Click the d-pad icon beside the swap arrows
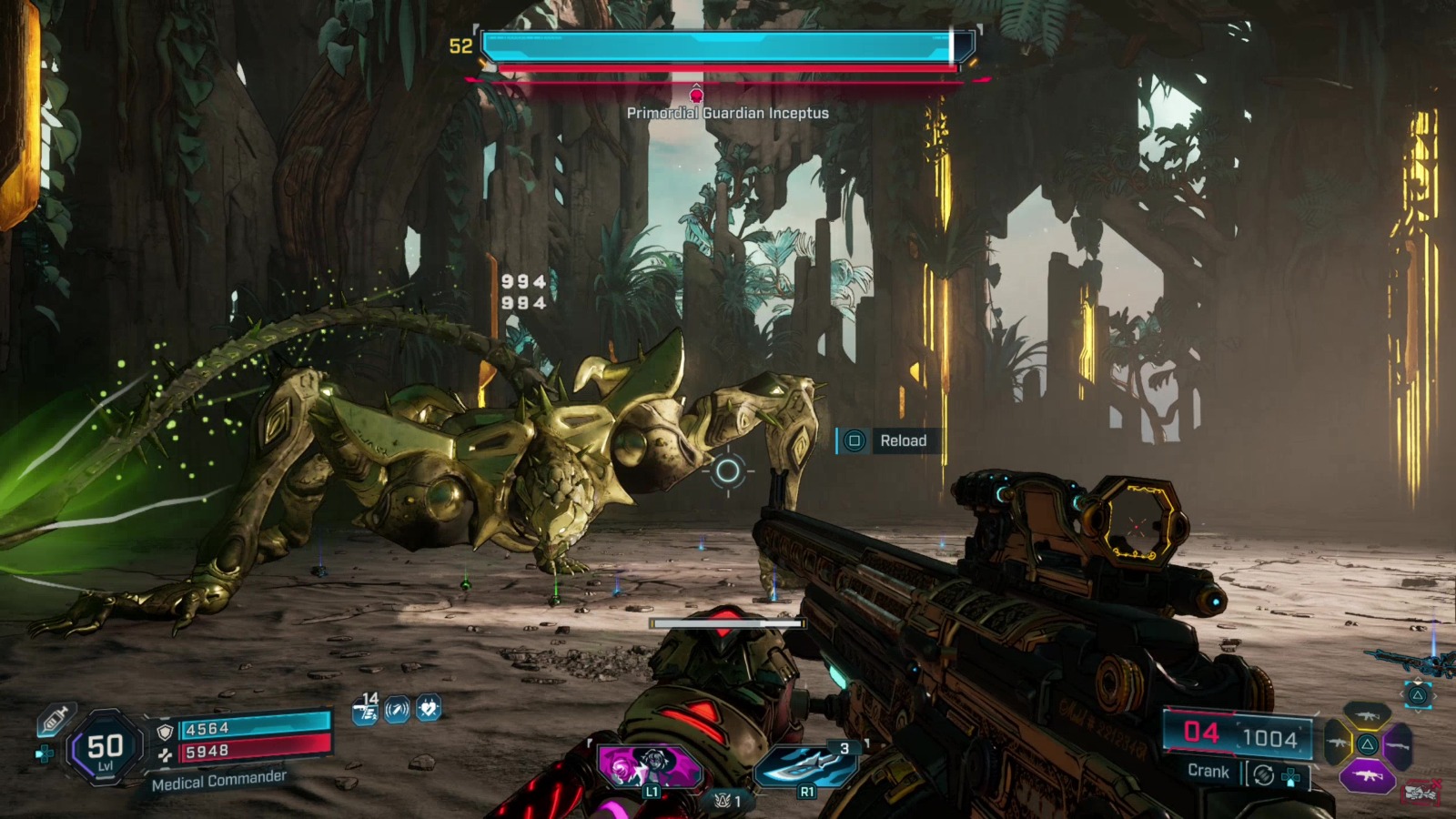Viewport: 1456px width, 819px height. tap(1291, 776)
